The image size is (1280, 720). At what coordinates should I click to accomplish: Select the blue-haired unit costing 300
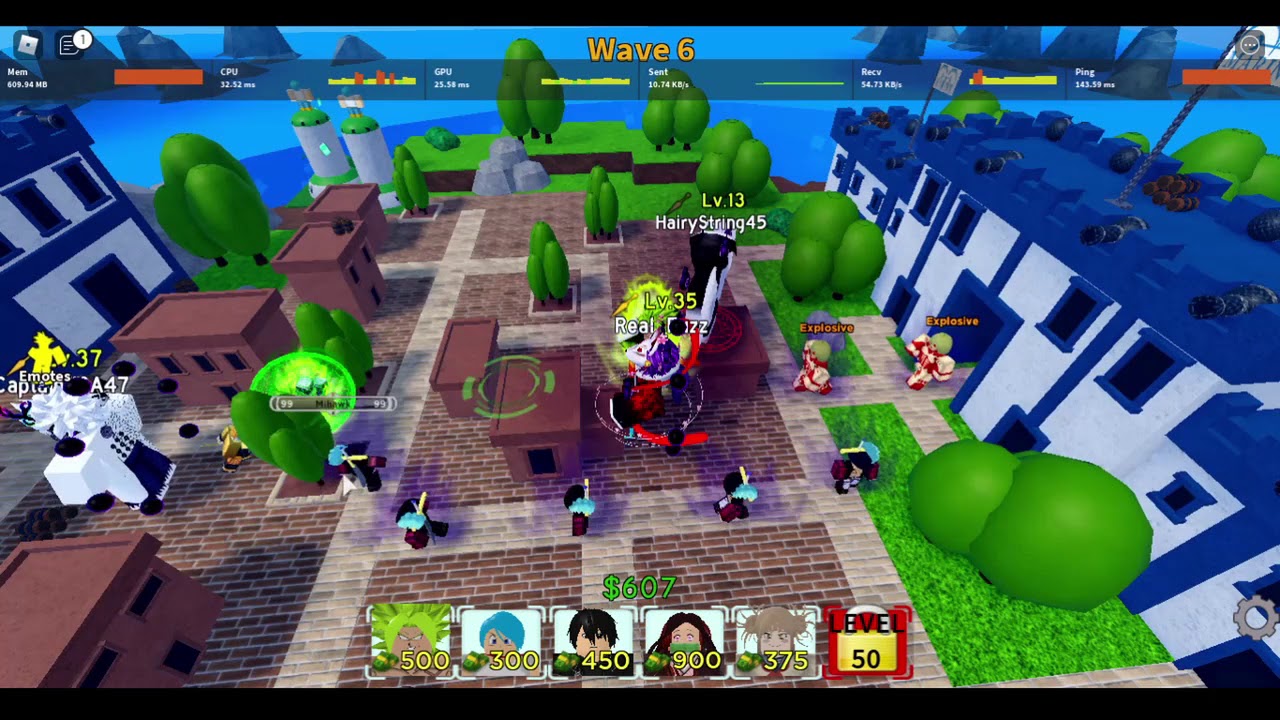pyautogui.click(x=502, y=641)
